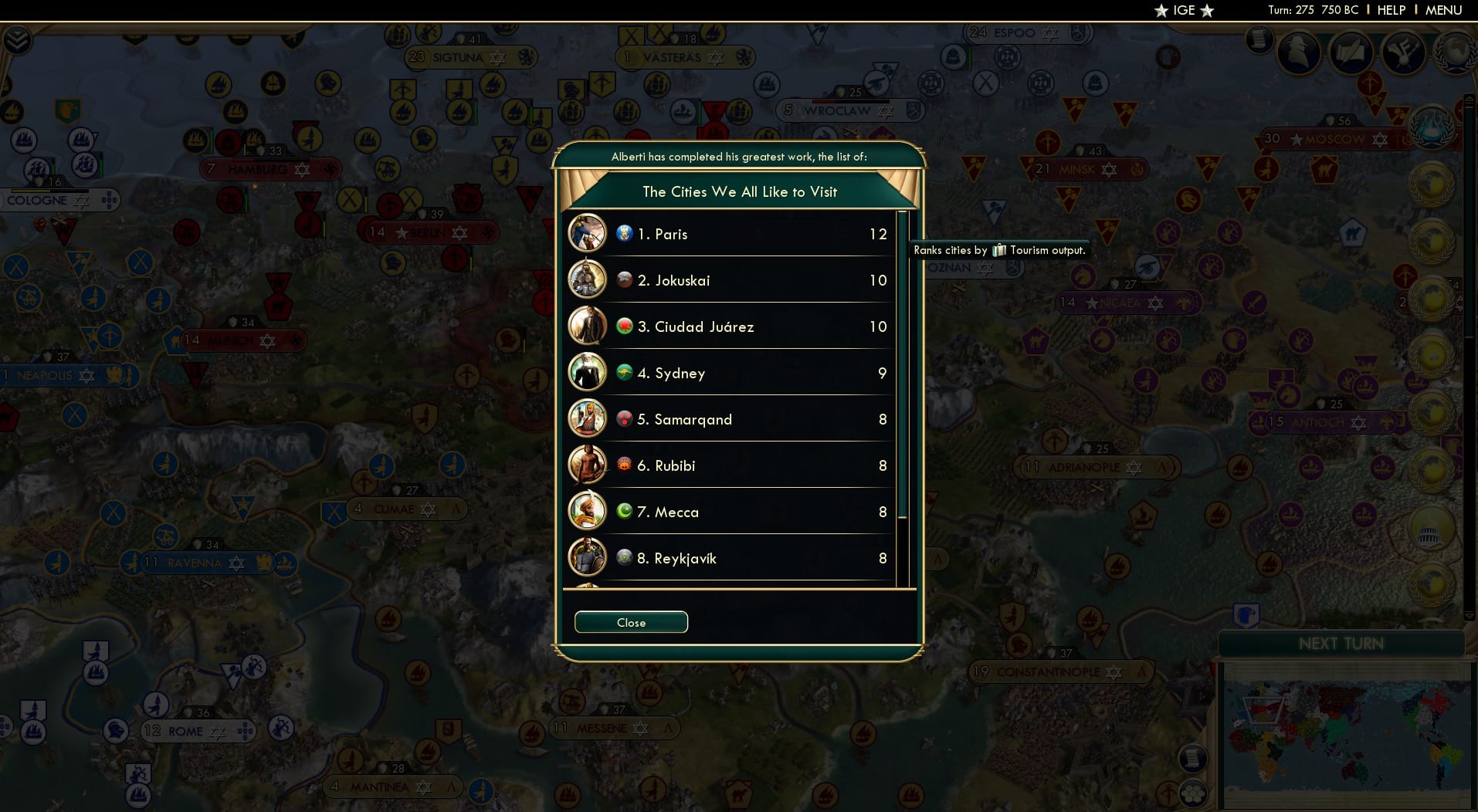Select the leader portrait next to Sydney
This screenshot has height=812, width=1478.
tap(588, 372)
